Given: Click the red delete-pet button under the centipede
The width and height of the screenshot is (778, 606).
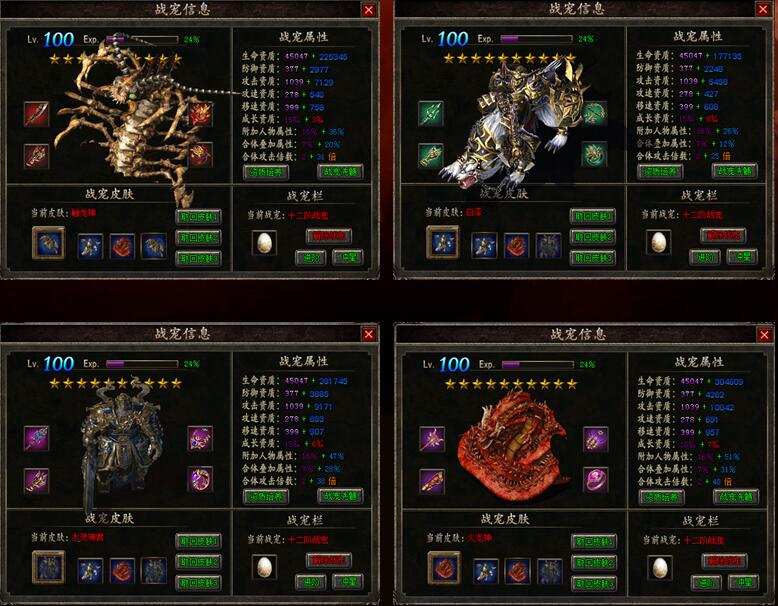Looking at the screenshot, I should [328, 236].
